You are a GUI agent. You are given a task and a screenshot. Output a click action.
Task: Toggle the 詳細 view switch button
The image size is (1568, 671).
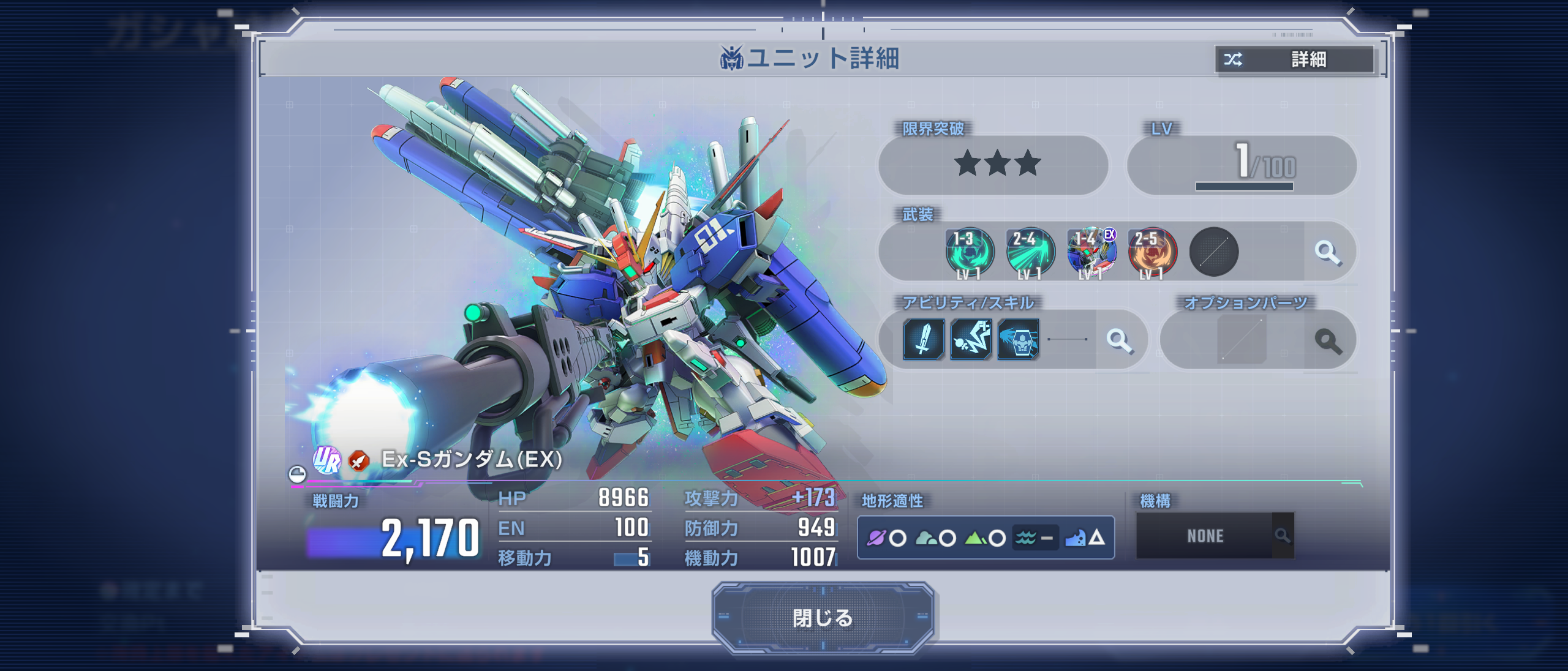point(1294,59)
